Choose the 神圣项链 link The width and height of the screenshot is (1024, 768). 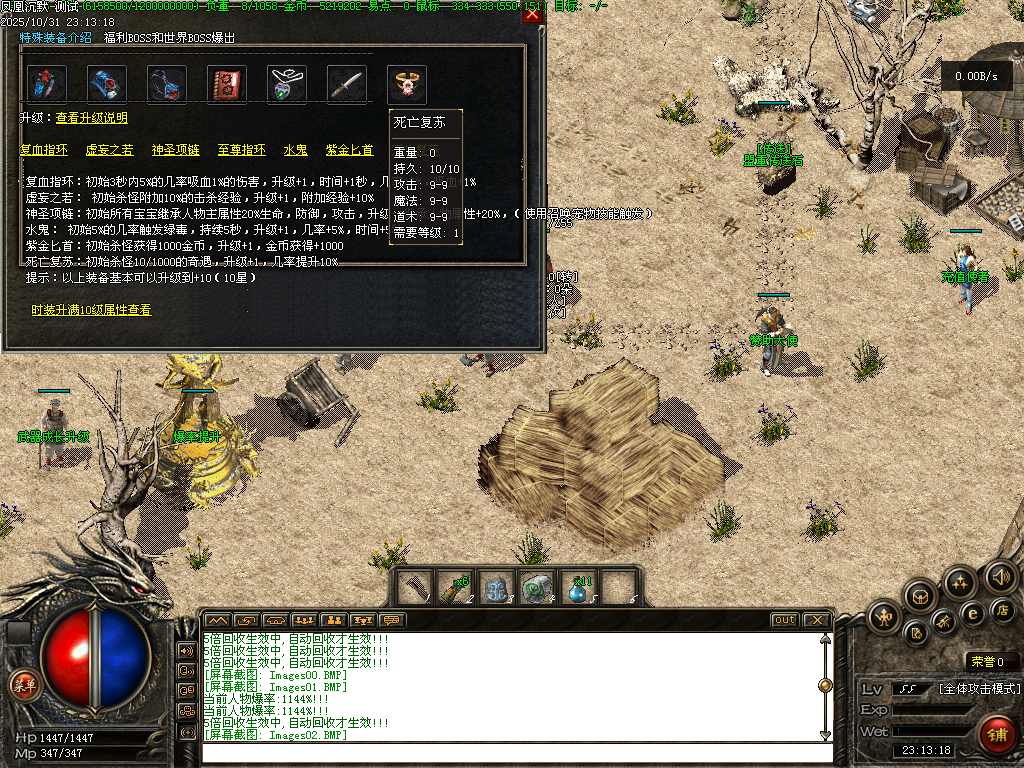point(175,150)
